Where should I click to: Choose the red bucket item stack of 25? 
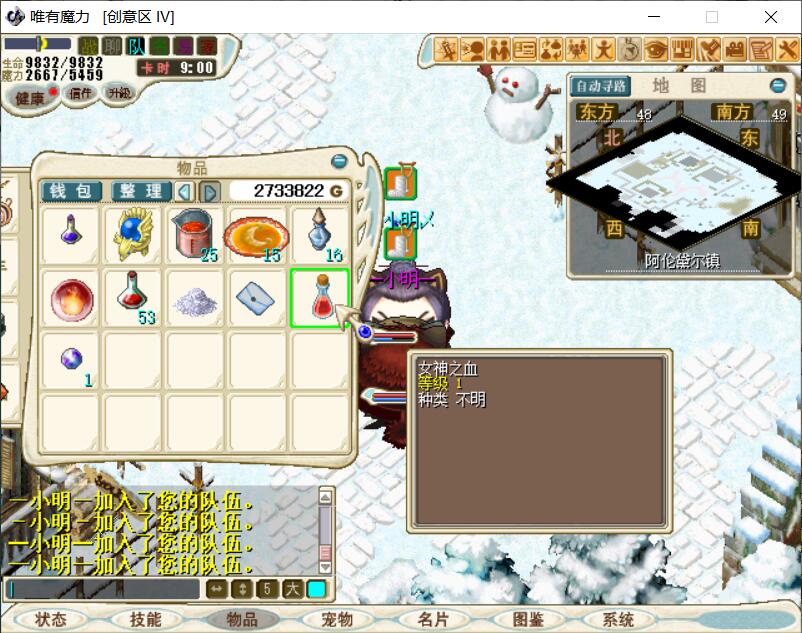pos(195,236)
